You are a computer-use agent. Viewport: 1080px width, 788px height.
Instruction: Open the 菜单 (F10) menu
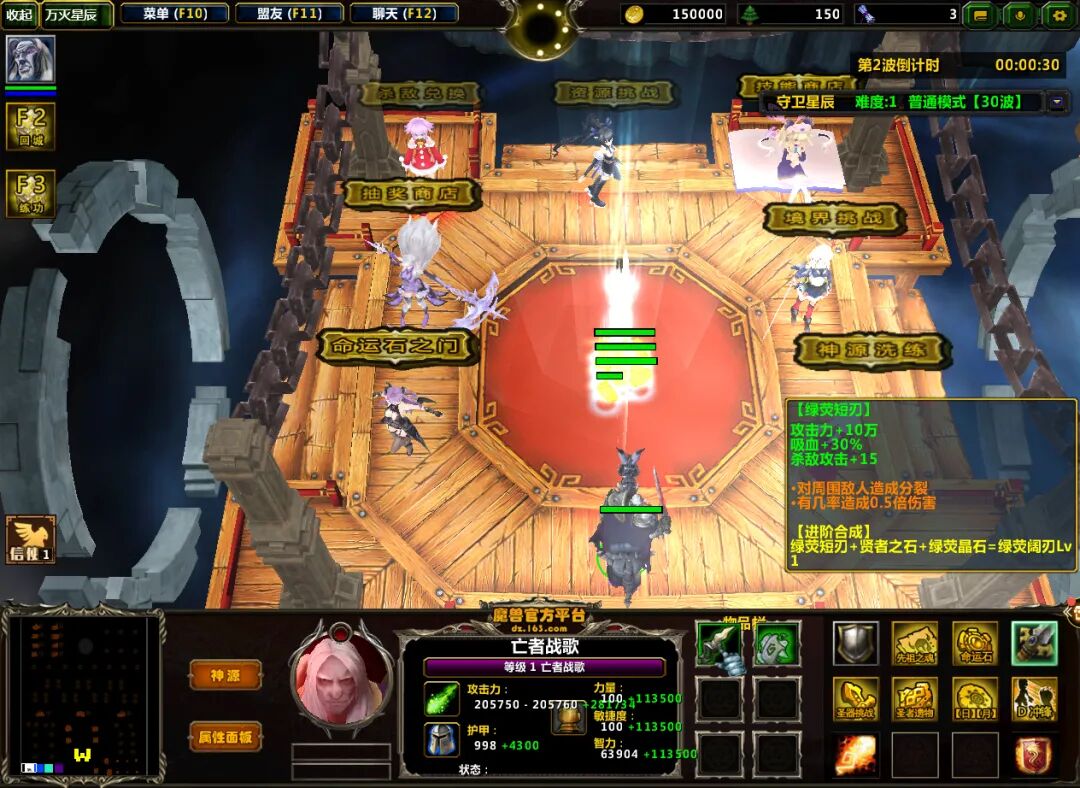175,14
